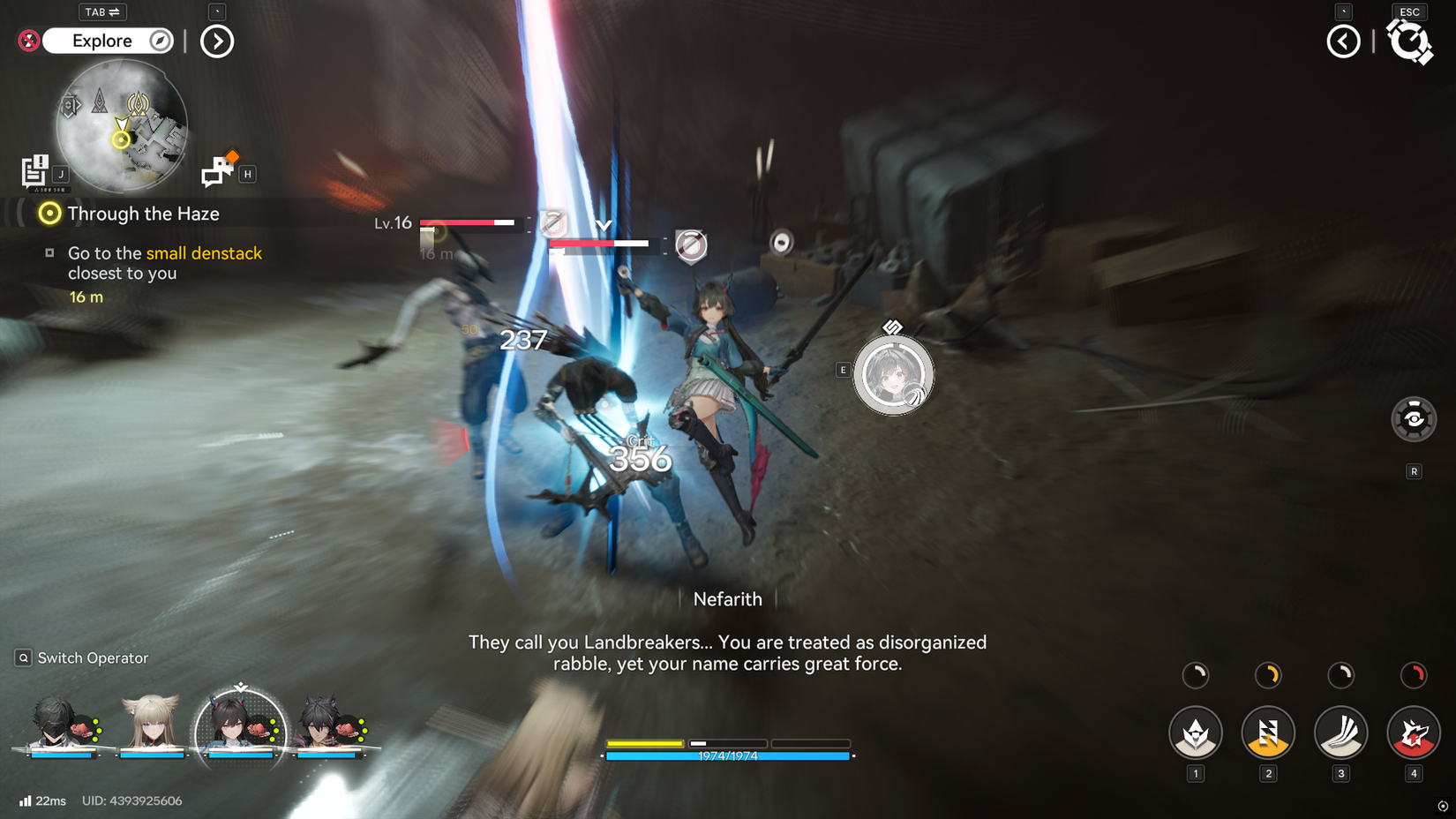The height and width of the screenshot is (819, 1456).
Task: Click the left chevron arrow in top-right corner
Action: [1342, 41]
